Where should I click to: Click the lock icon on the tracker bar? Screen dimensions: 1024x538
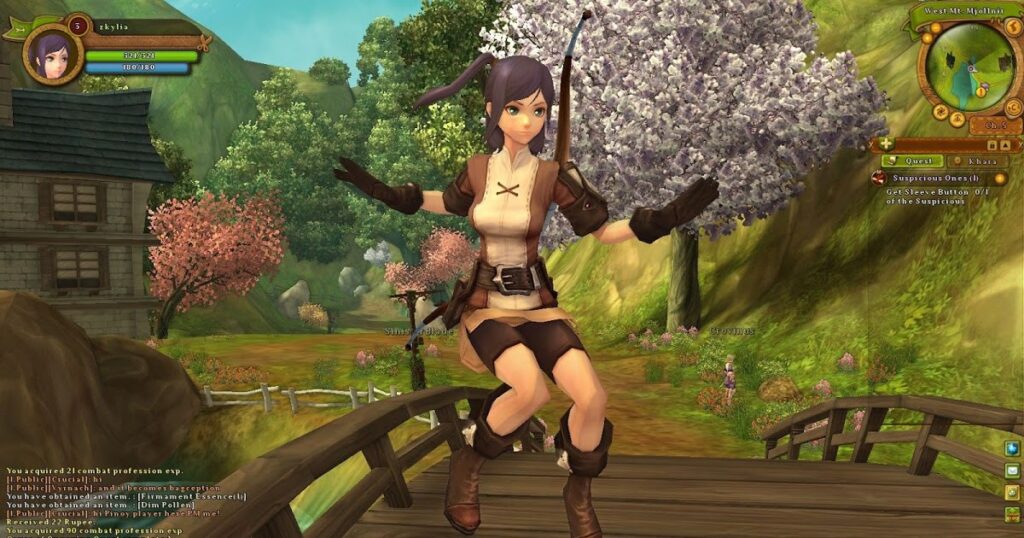(x=993, y=144)
